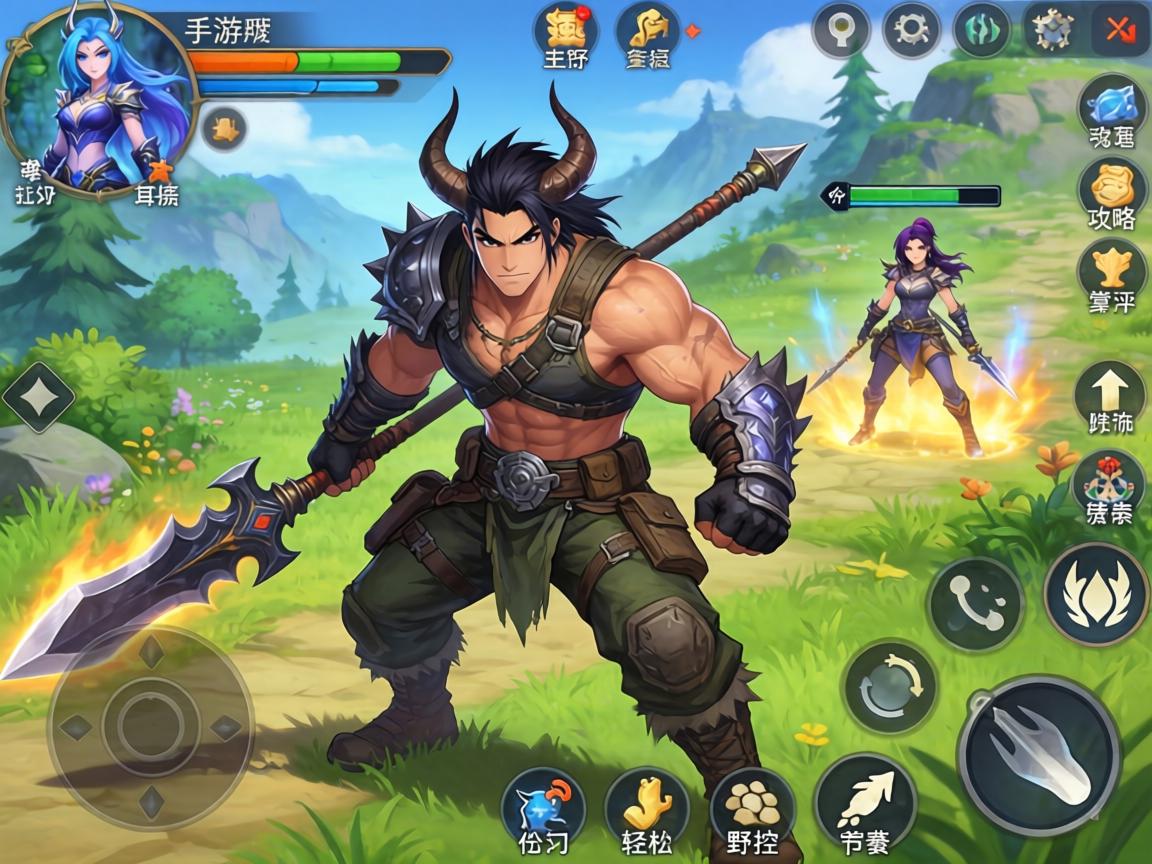Viewport: 1152px width, 864px height.
Task: Open the keyhole-shaped icon in top bar
Action: (840, 30)
